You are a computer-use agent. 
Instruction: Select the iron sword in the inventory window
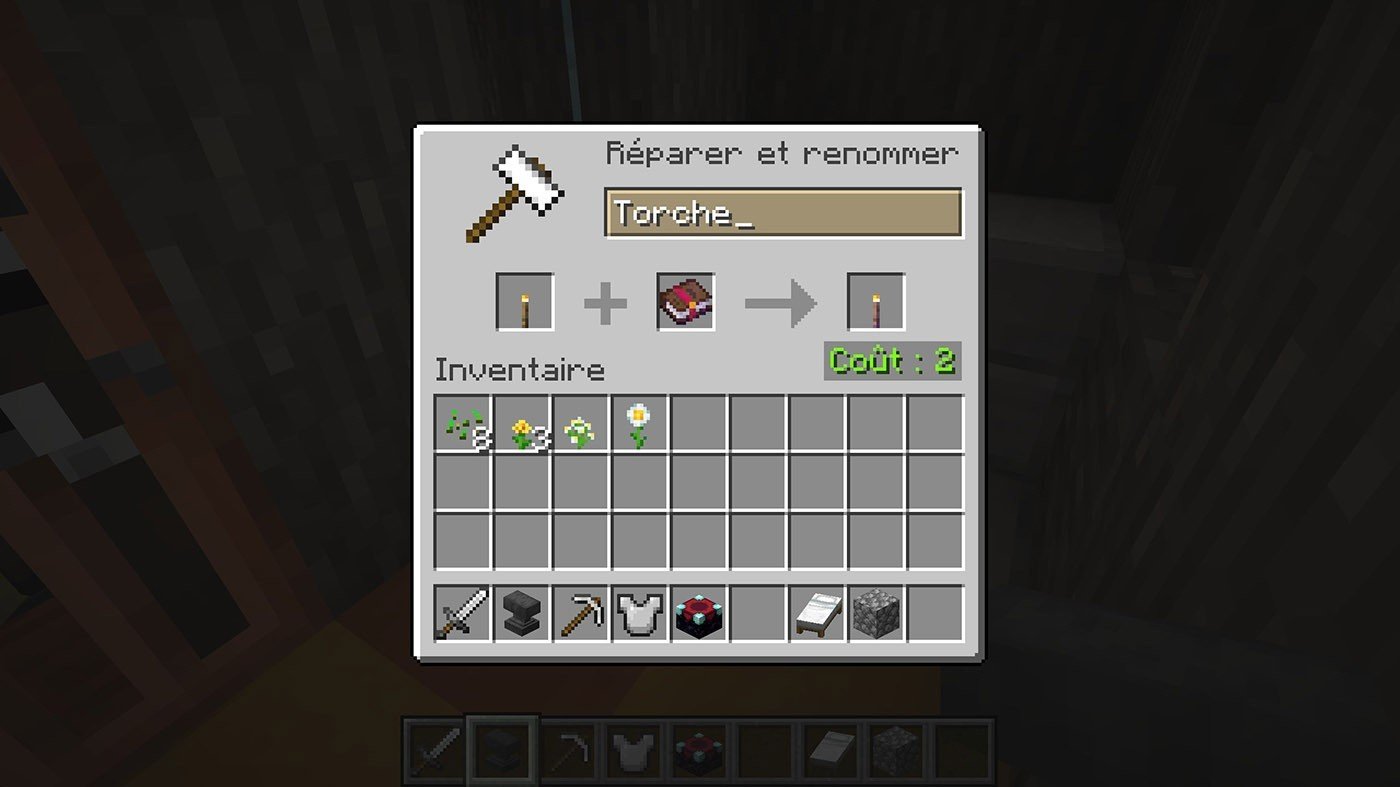pyautogui.click(x=463, y=613)
